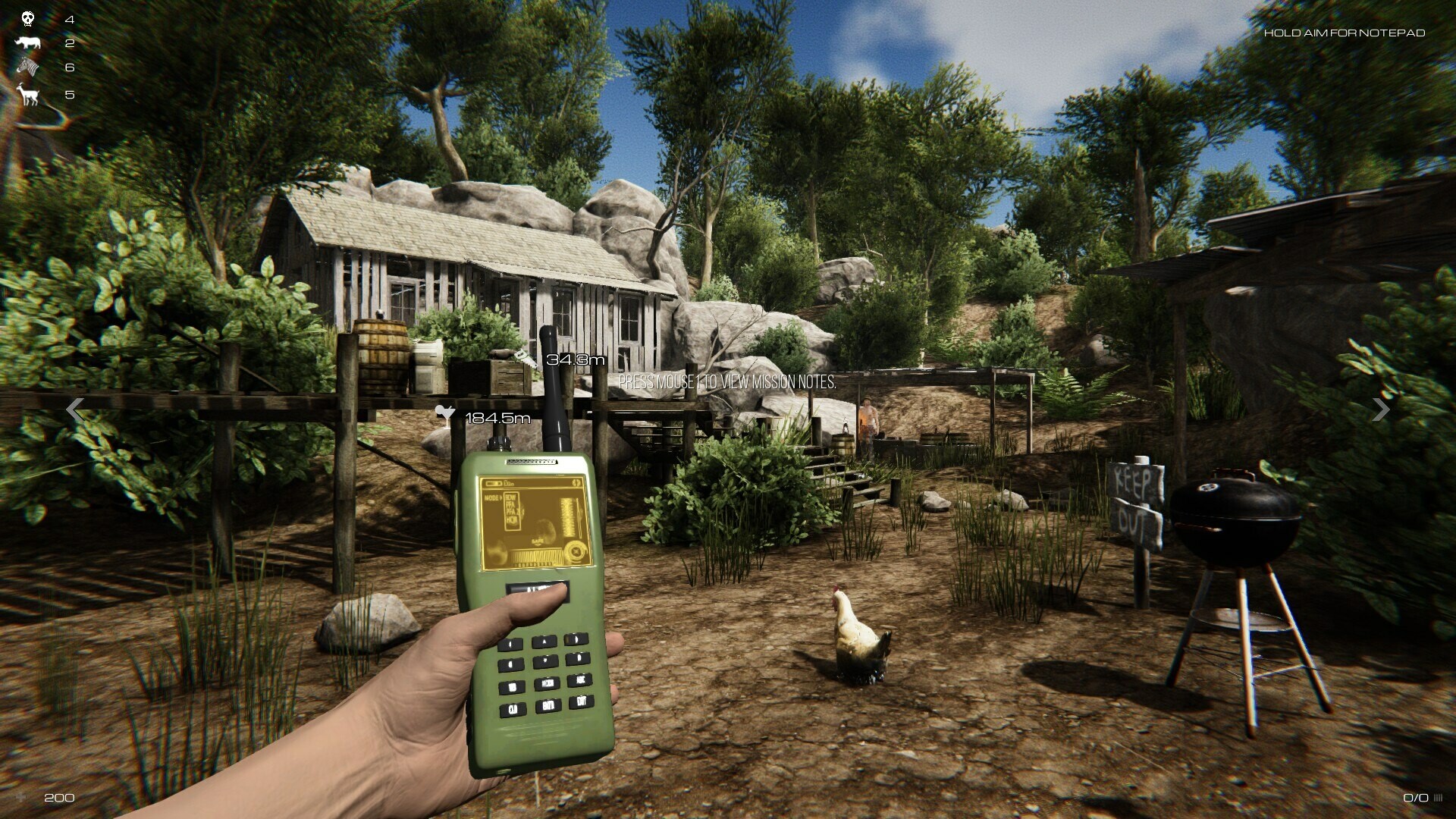Click the right HUD carousel chevron

[x=1382, y=410]
